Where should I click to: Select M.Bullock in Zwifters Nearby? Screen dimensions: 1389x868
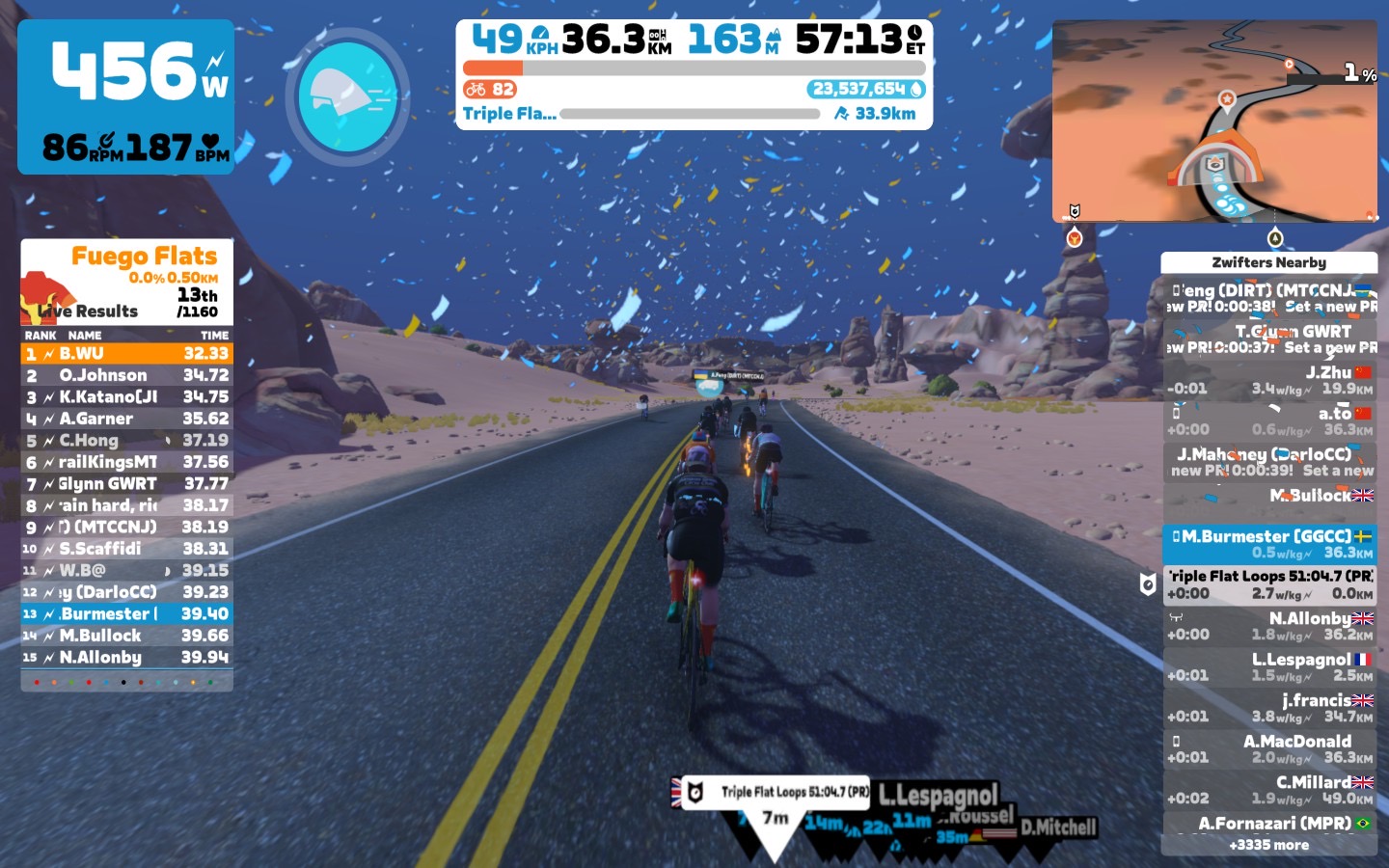click(1269, 496)
